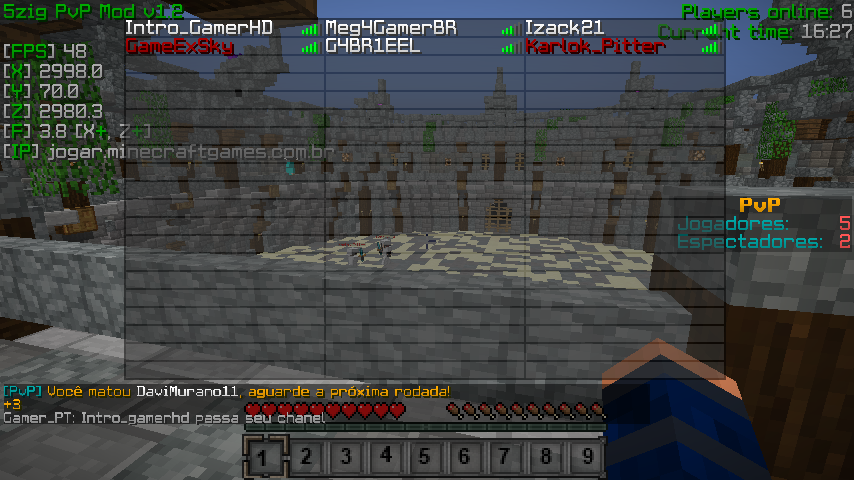Select hotbar slot numbered 9

[x=587, y=458]
